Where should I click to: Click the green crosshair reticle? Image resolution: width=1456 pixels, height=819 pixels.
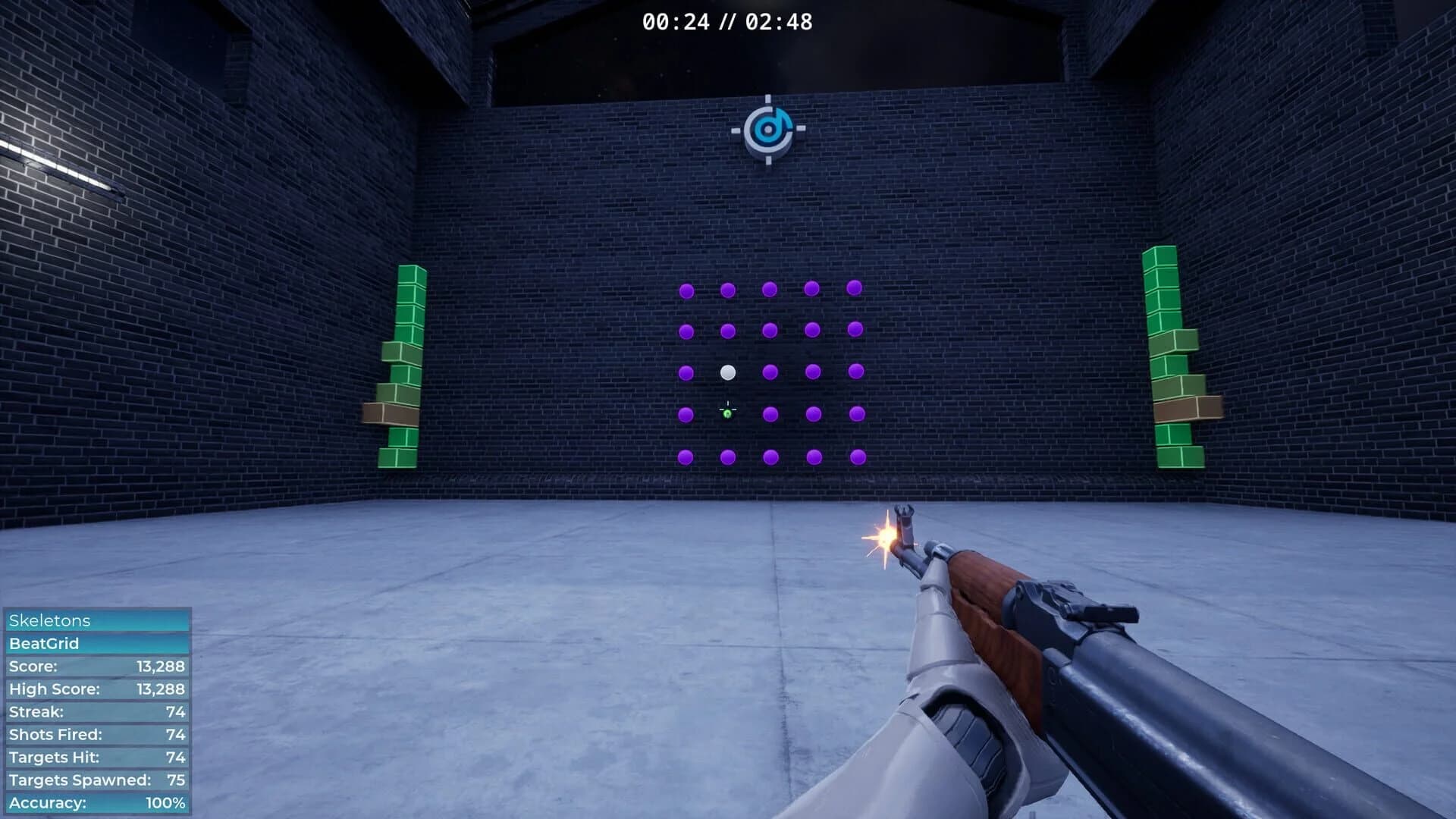point(728,409)
